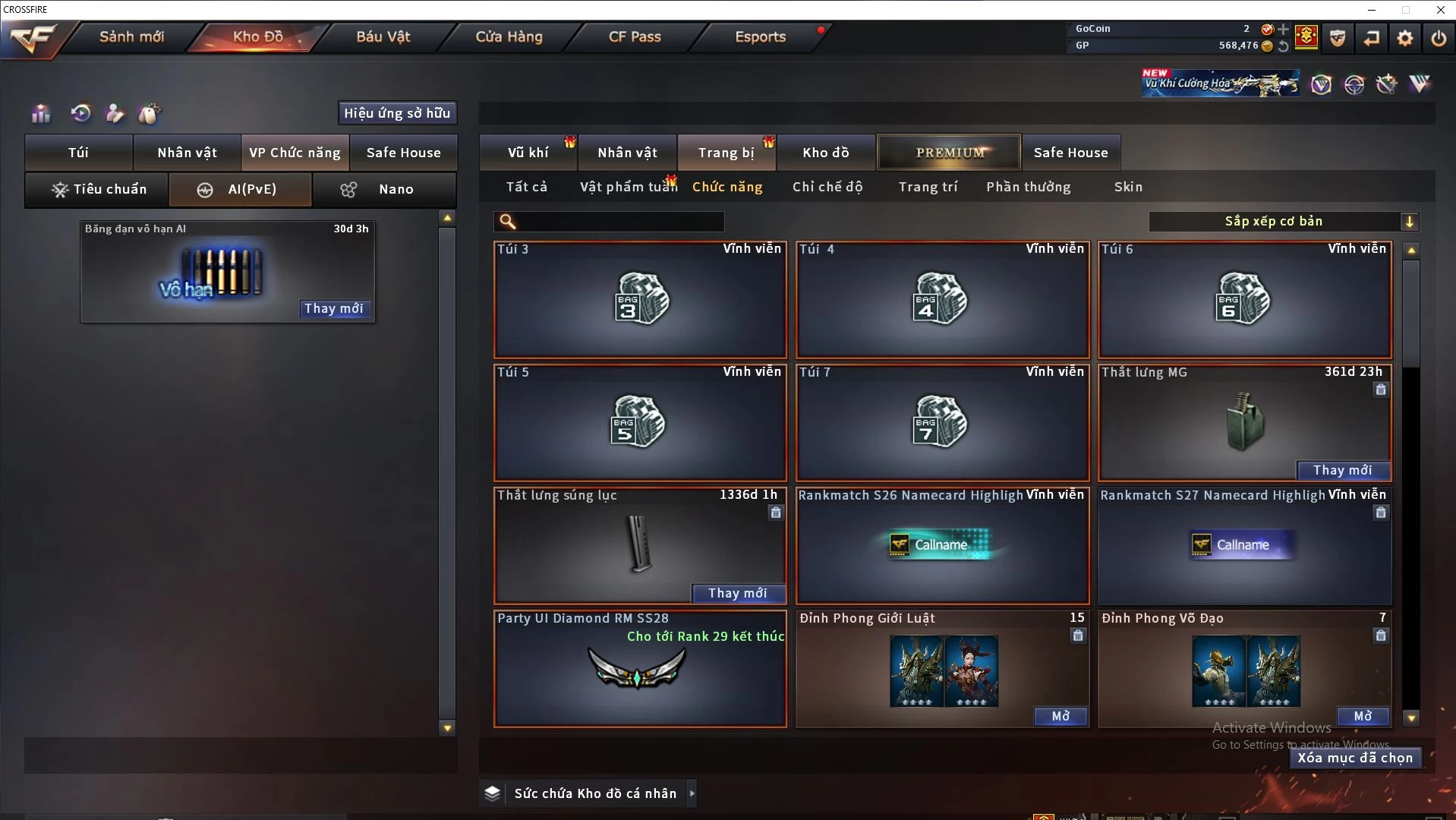The width and height of the screenshot is (1456, 820).
Task: Replace the Thắt lưng MG belt
Action: [x=1342, y=471]
